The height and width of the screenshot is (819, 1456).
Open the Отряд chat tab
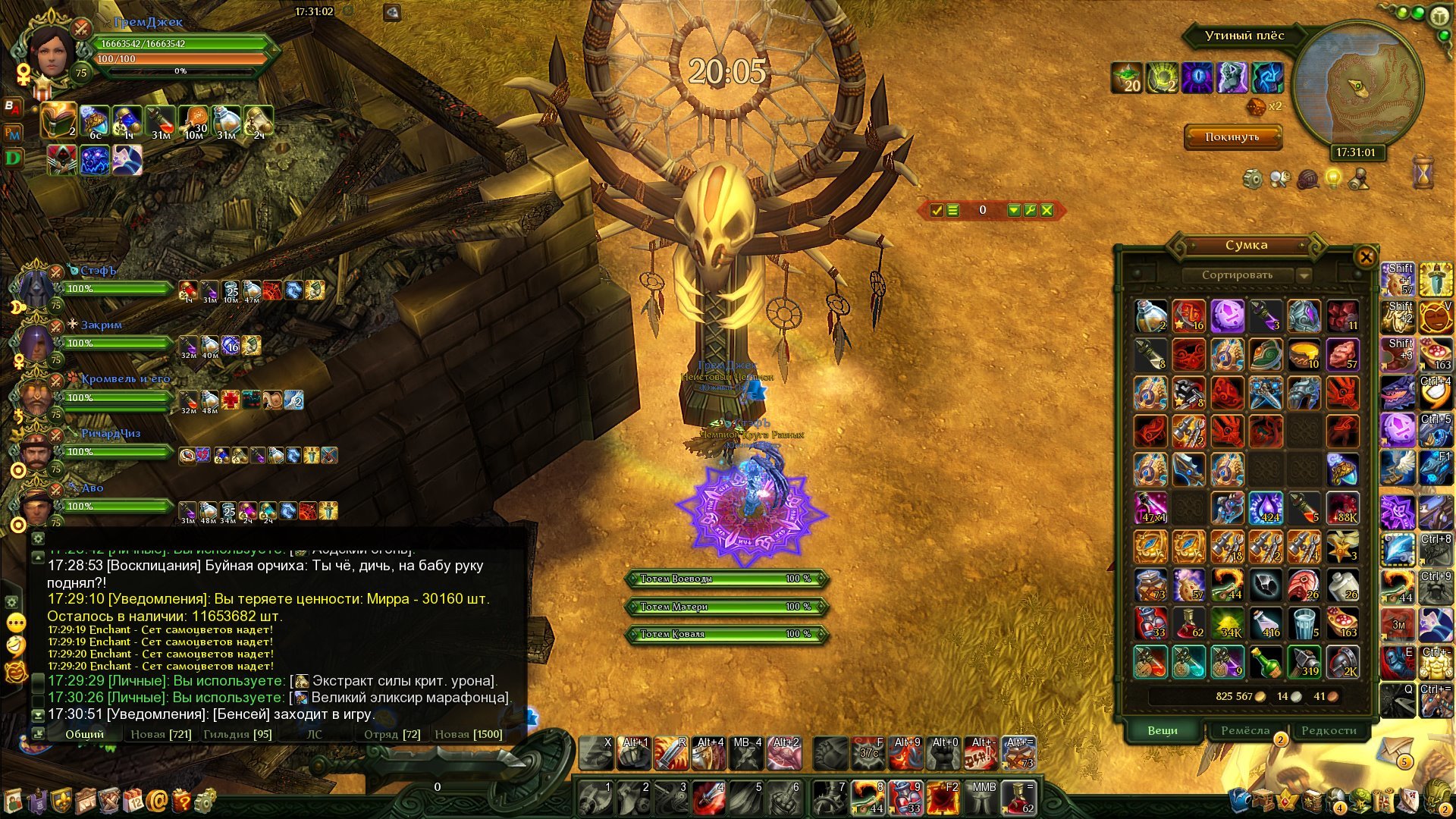(392, 734)
